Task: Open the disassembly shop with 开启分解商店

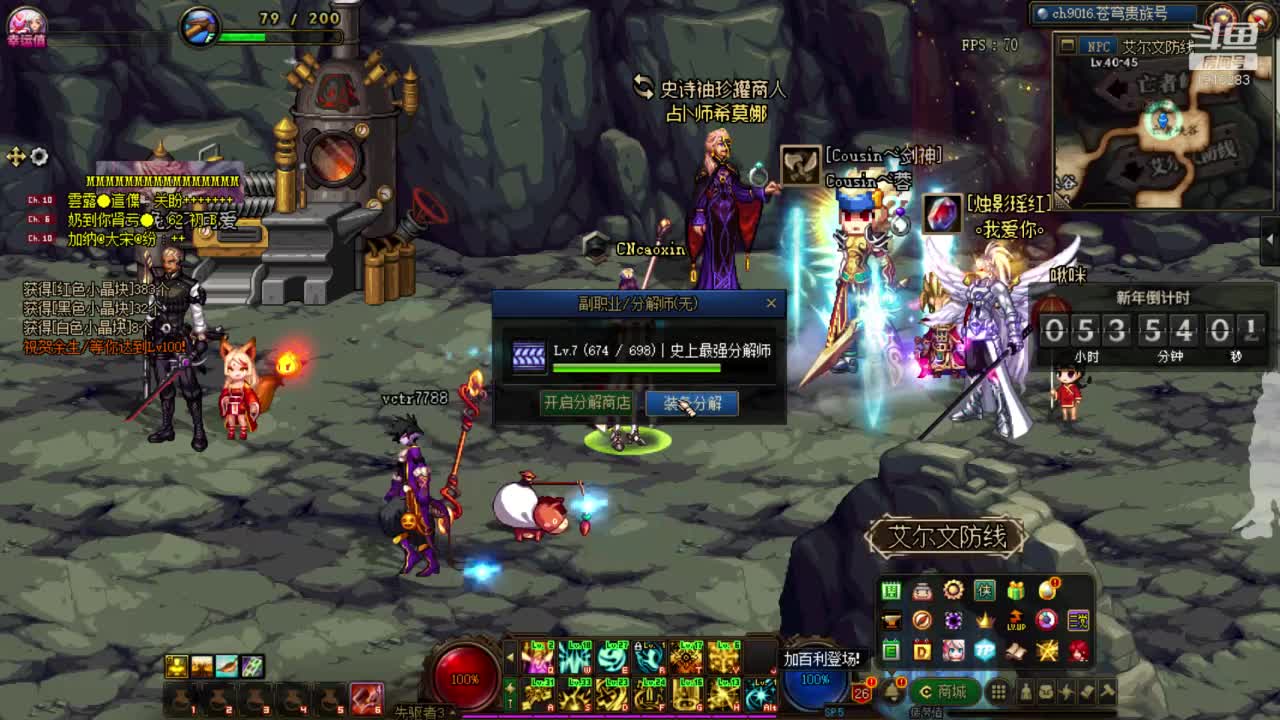Action: [x=586, y=403]
